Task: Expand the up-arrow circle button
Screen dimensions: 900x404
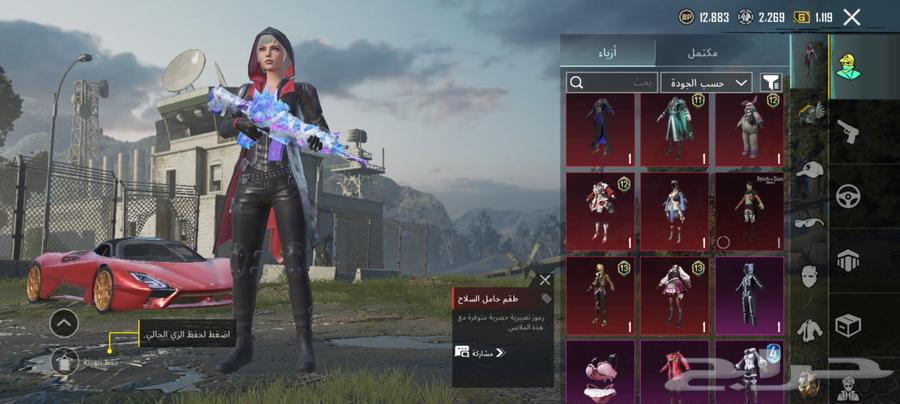Action: click(x=63, y=323)
